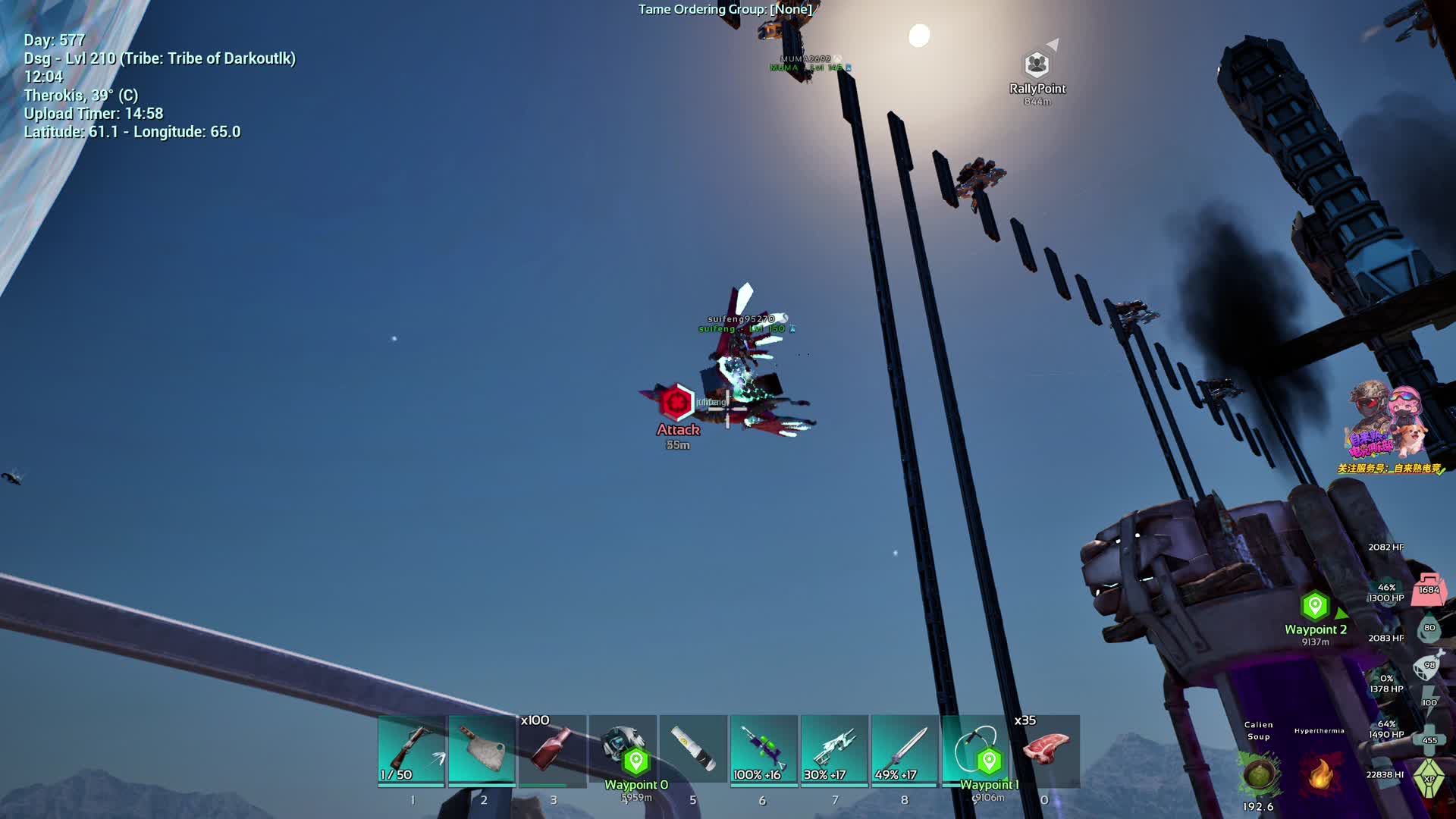Viewport: 1456px width, 819px height.
Task: Equip the white tek rifle slot
Action: [834, 749]
